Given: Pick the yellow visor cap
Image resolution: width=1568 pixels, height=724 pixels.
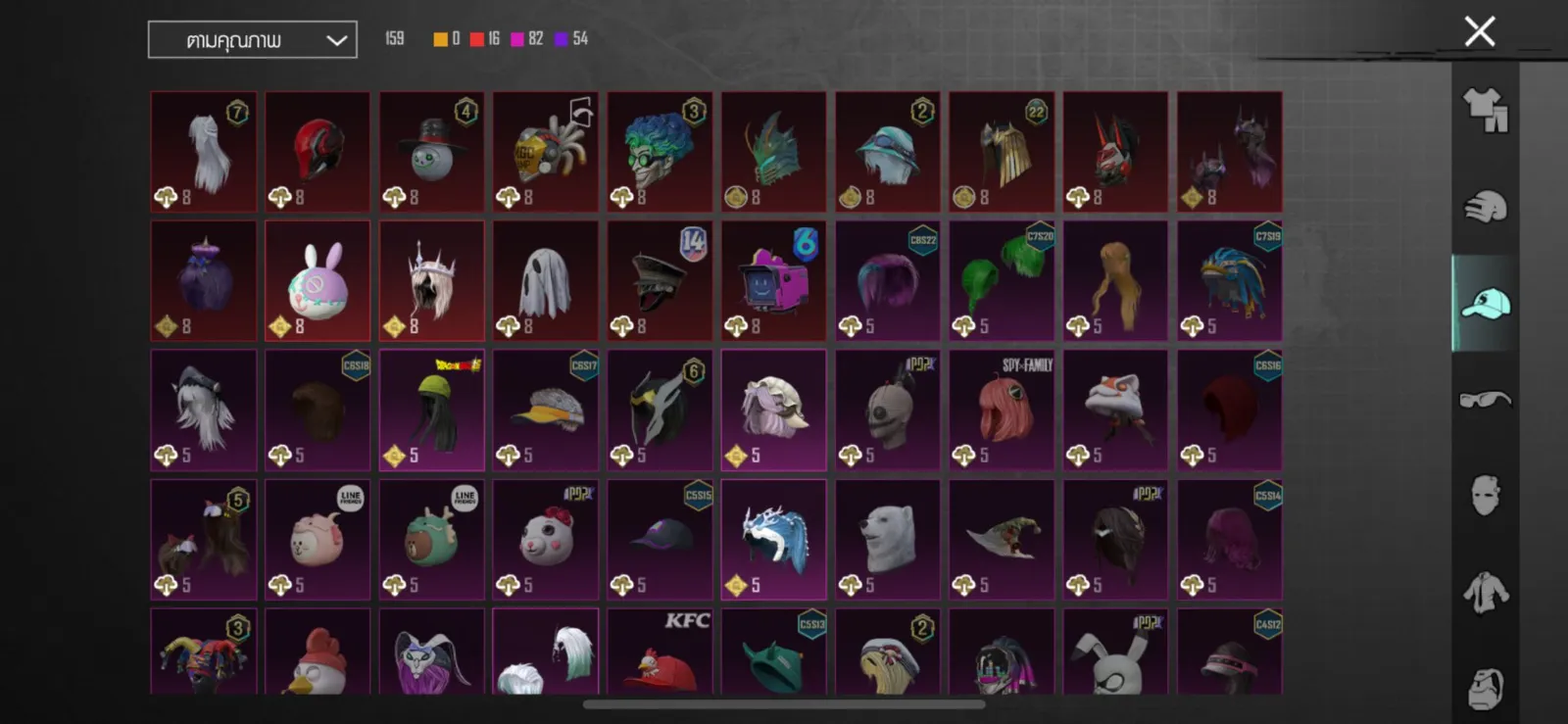Looking at the screenshot, I should point(545,410).
